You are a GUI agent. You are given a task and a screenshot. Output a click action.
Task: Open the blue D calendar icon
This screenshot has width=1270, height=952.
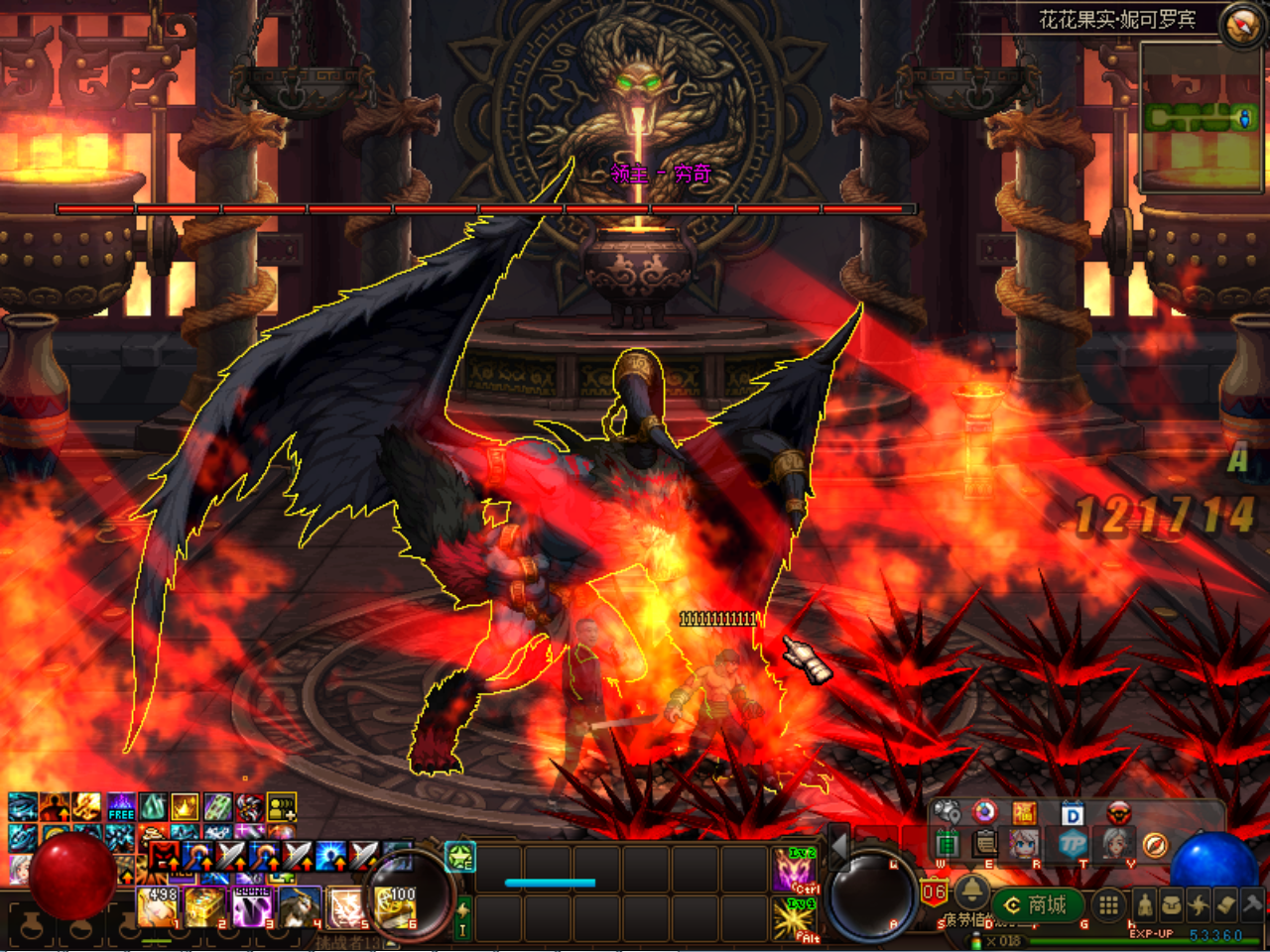(1073, 814)
